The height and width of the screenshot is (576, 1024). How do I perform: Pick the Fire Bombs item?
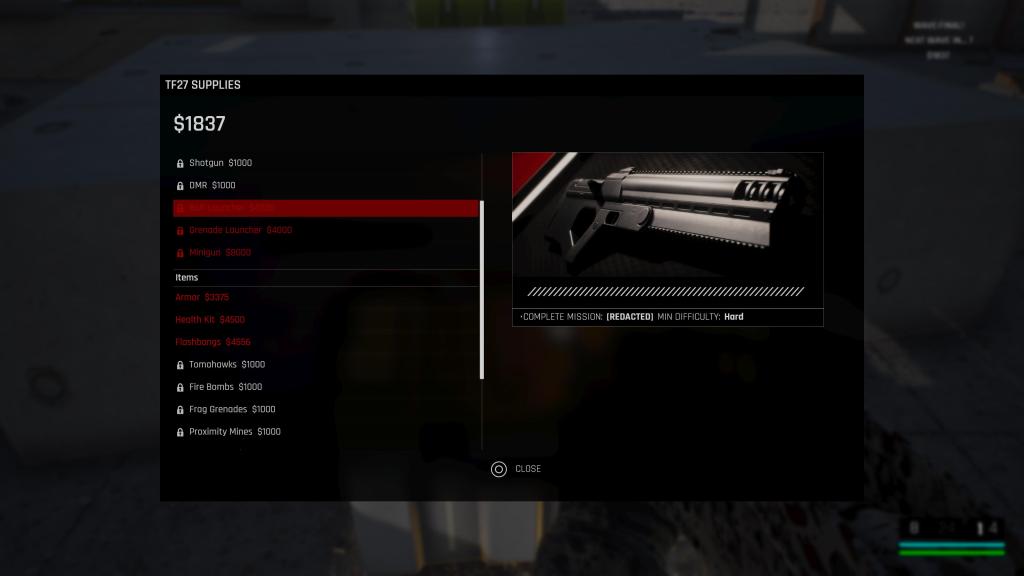tap(225, 387)
